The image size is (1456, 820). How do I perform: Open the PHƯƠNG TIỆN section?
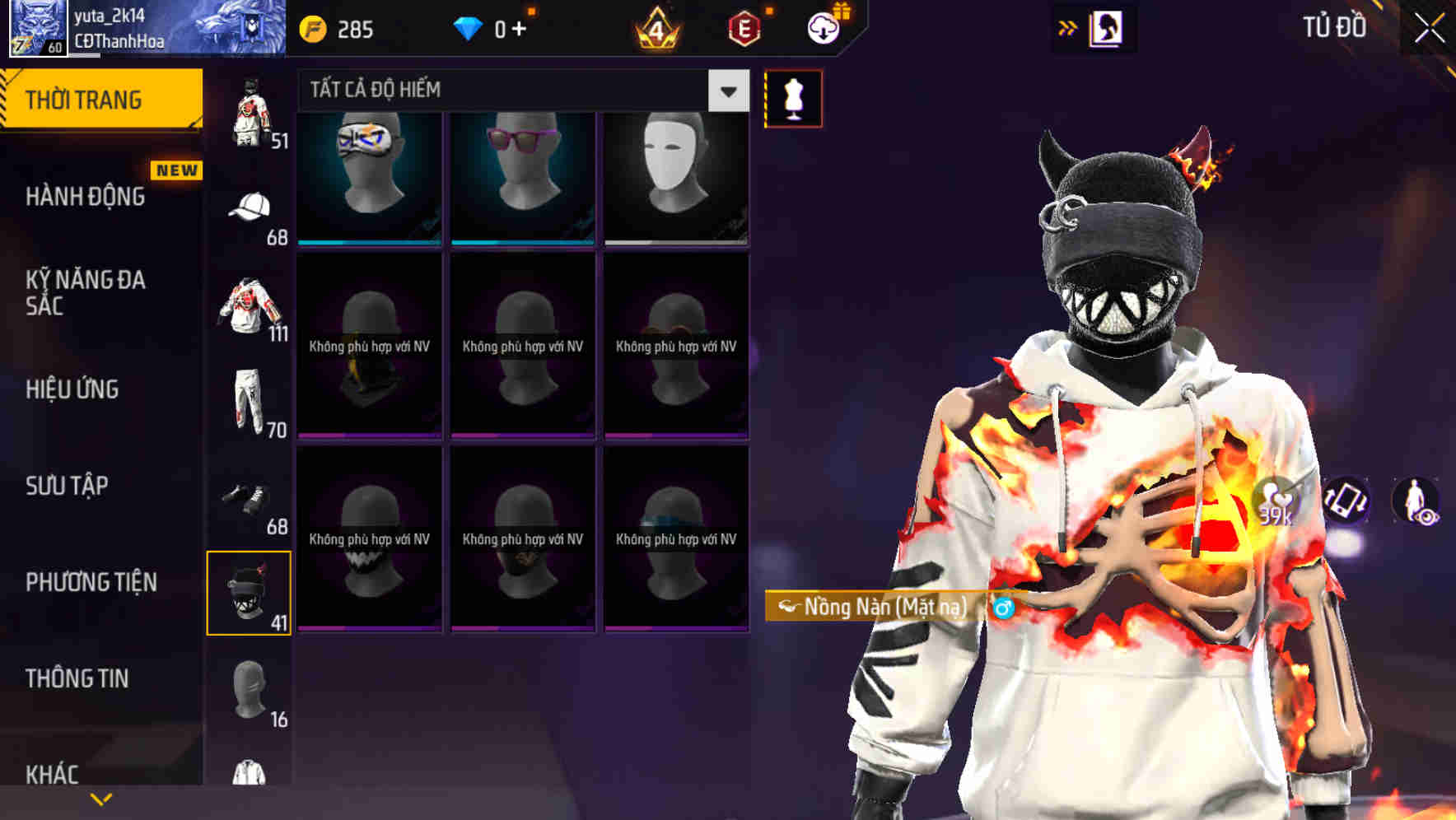tap(91, 582)
